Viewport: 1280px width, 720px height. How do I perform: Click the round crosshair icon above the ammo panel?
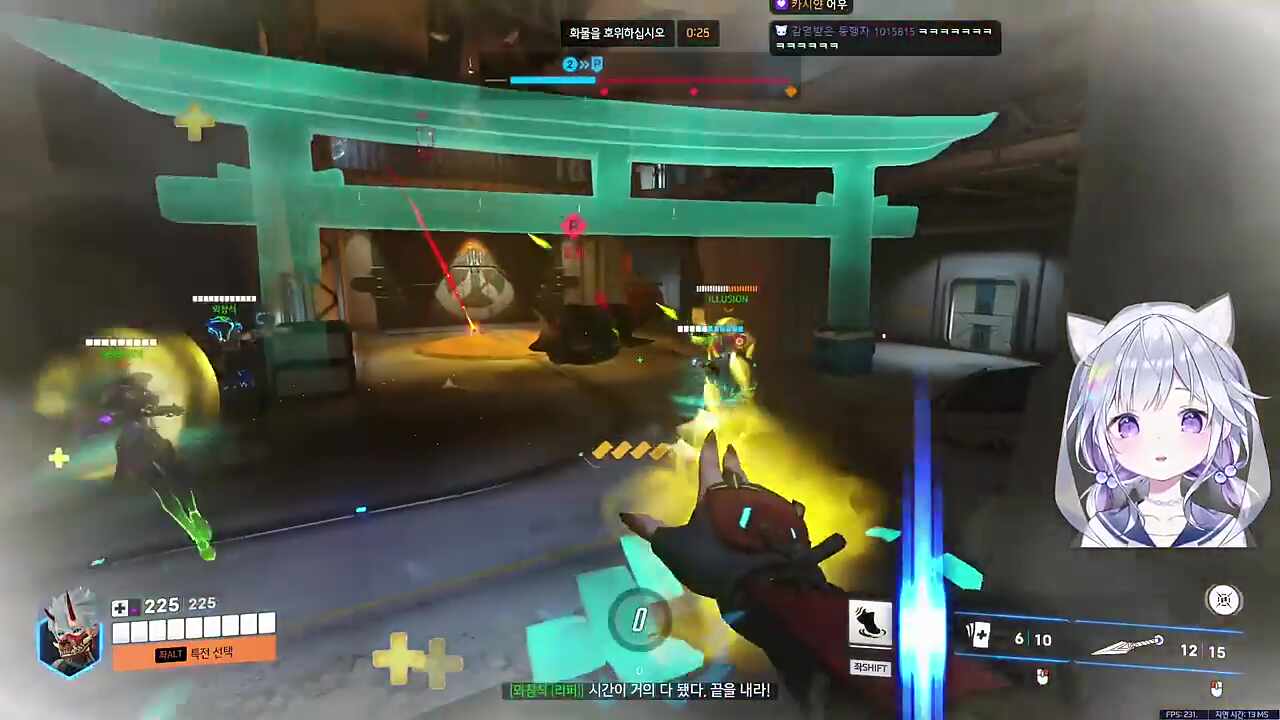point(1223,600)
